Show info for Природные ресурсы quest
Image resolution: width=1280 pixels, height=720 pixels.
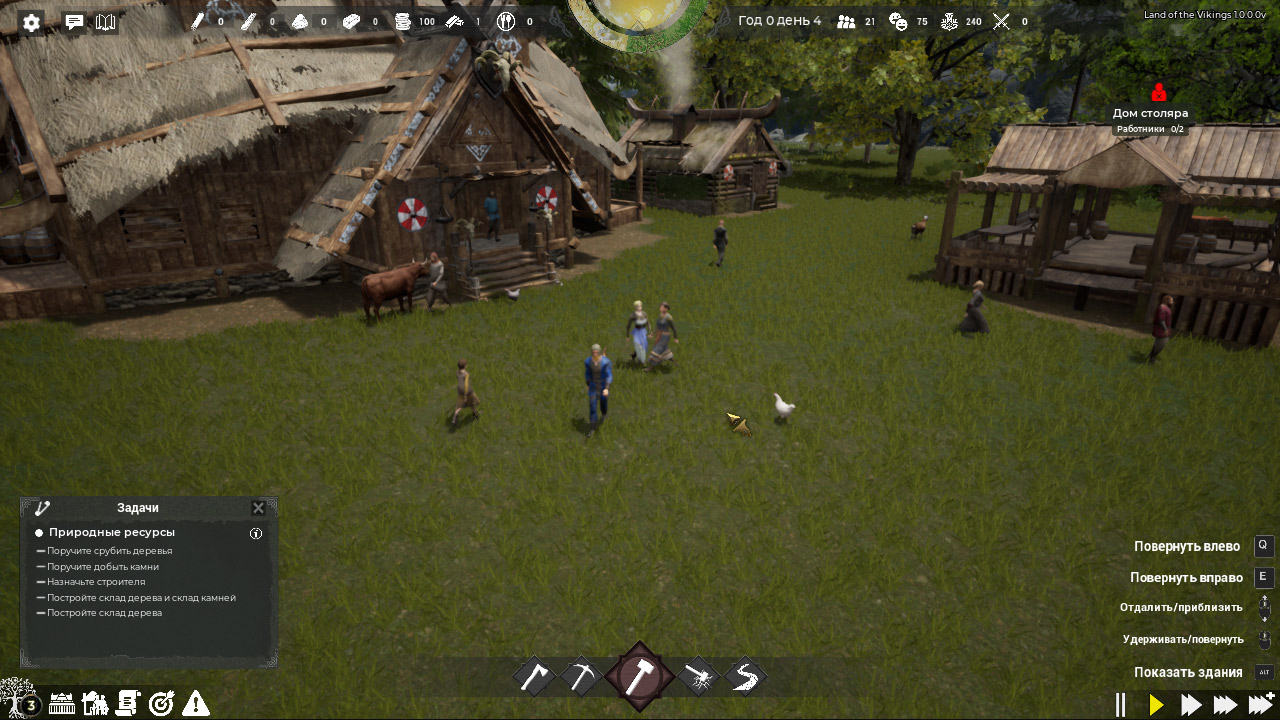[x=256, y=533]
